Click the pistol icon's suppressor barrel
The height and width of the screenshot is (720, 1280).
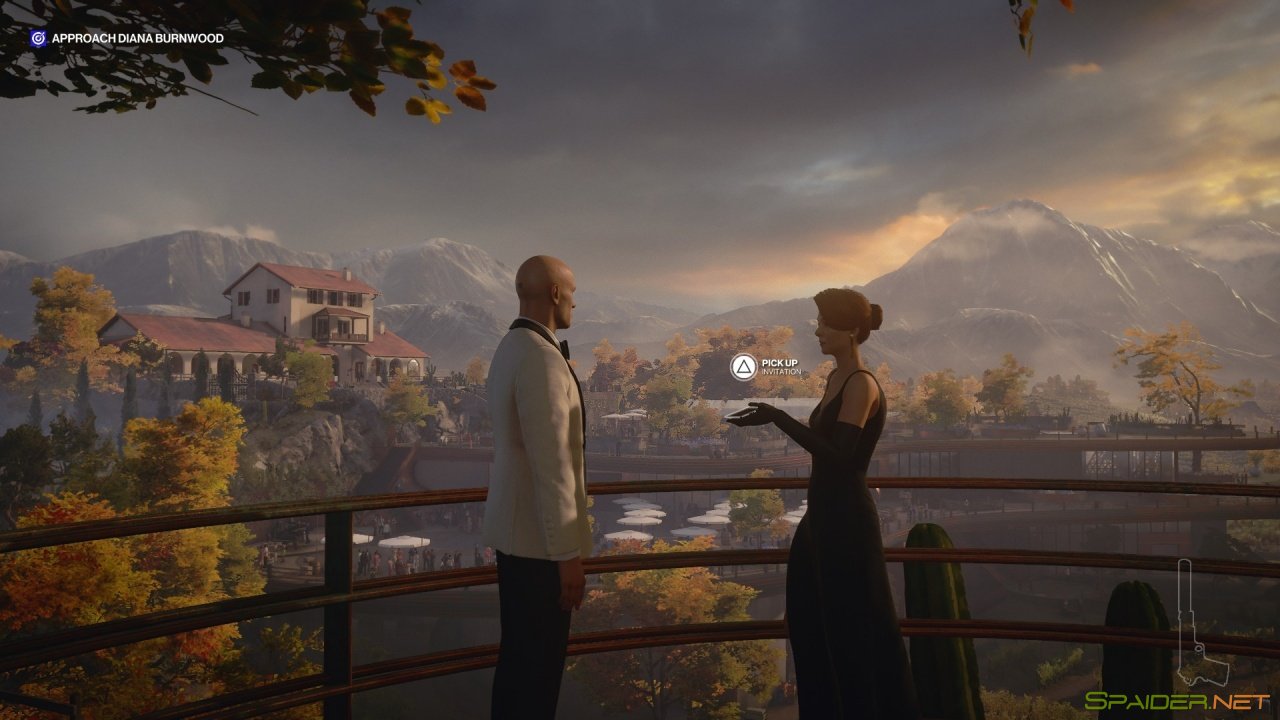1185,585
